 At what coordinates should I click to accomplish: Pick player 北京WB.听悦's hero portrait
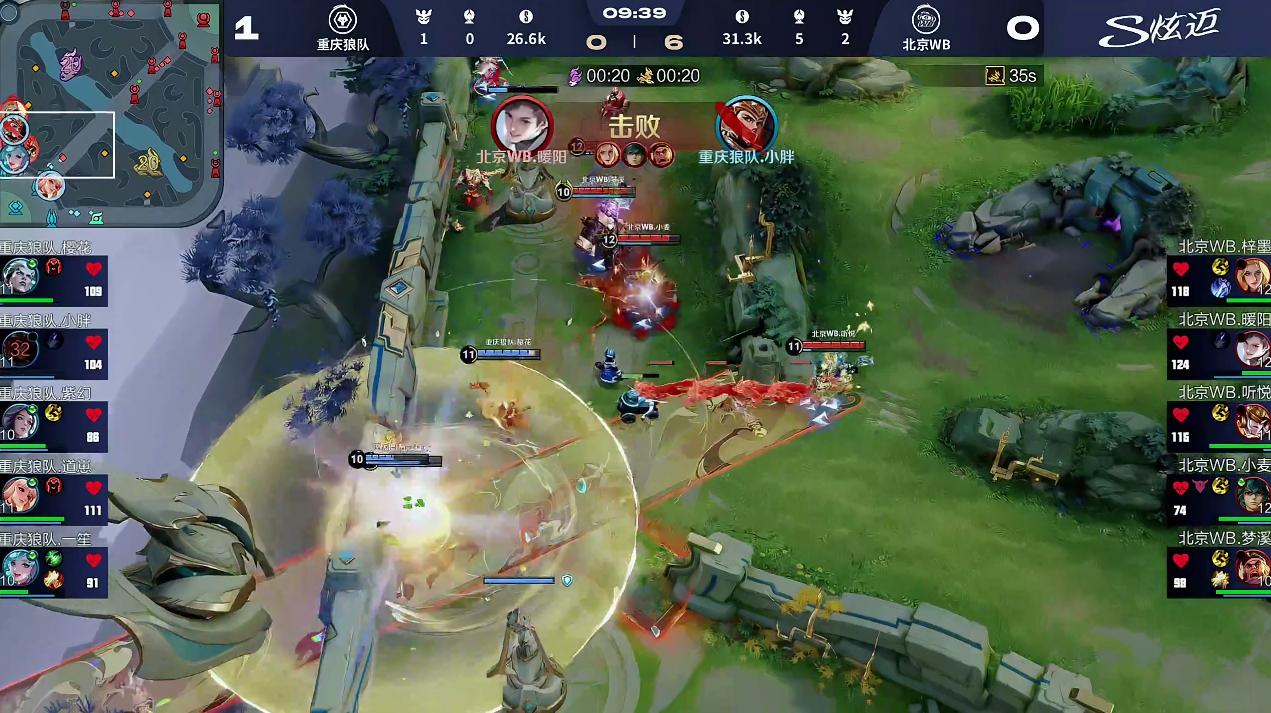(x=1251, y=421)
